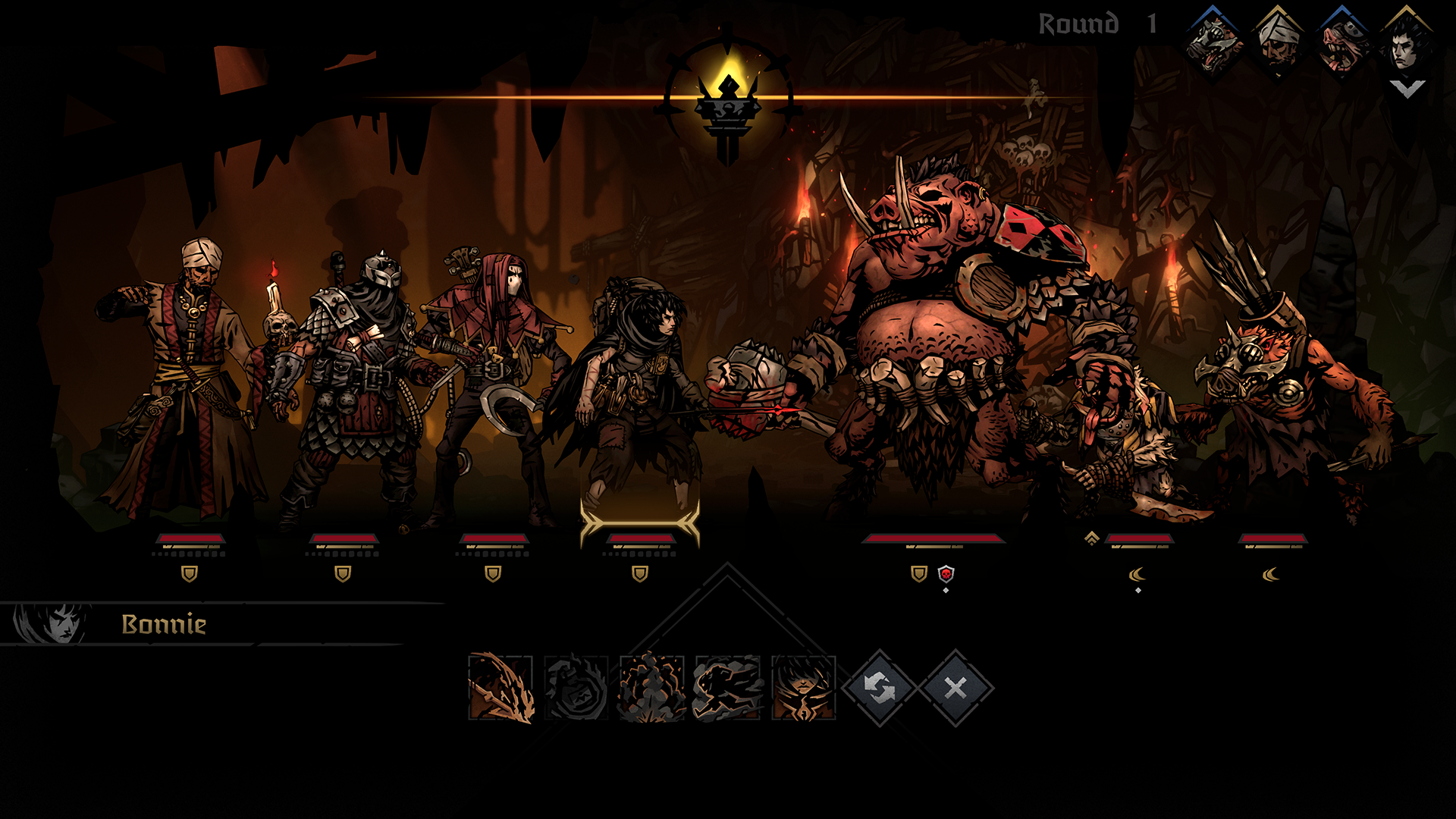This screenshot has height=819, width=1456.
Task: Click the move-up chevron above the middle enemy's health bar
Action: [1092, 537]
